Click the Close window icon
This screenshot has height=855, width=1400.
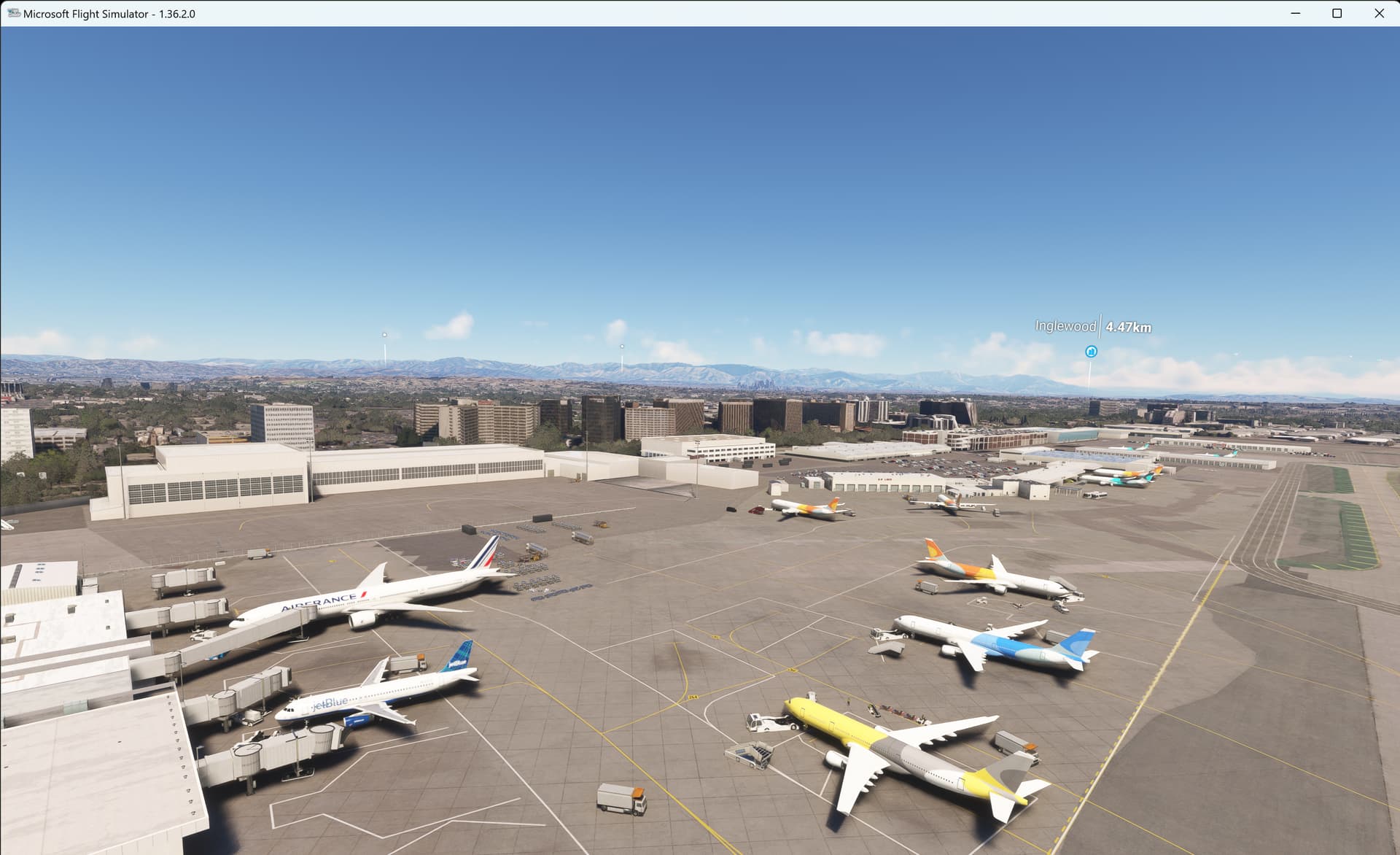1380,12
